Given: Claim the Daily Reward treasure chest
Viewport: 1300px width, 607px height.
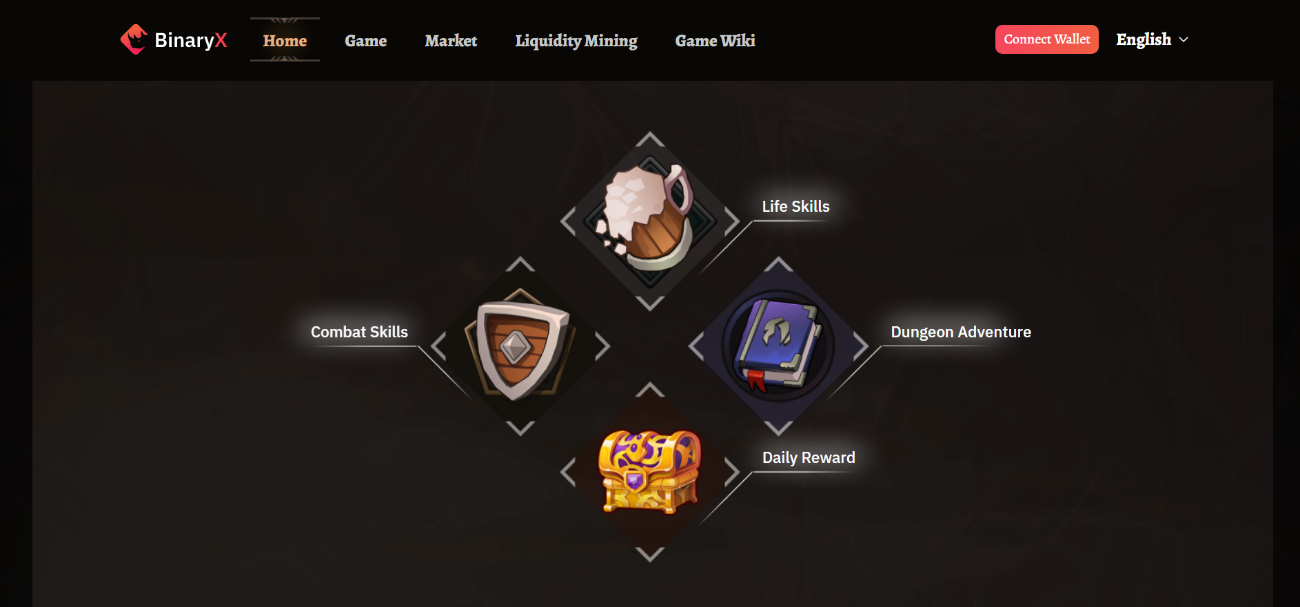Looking at the screenshot, I should click(649, 472).
